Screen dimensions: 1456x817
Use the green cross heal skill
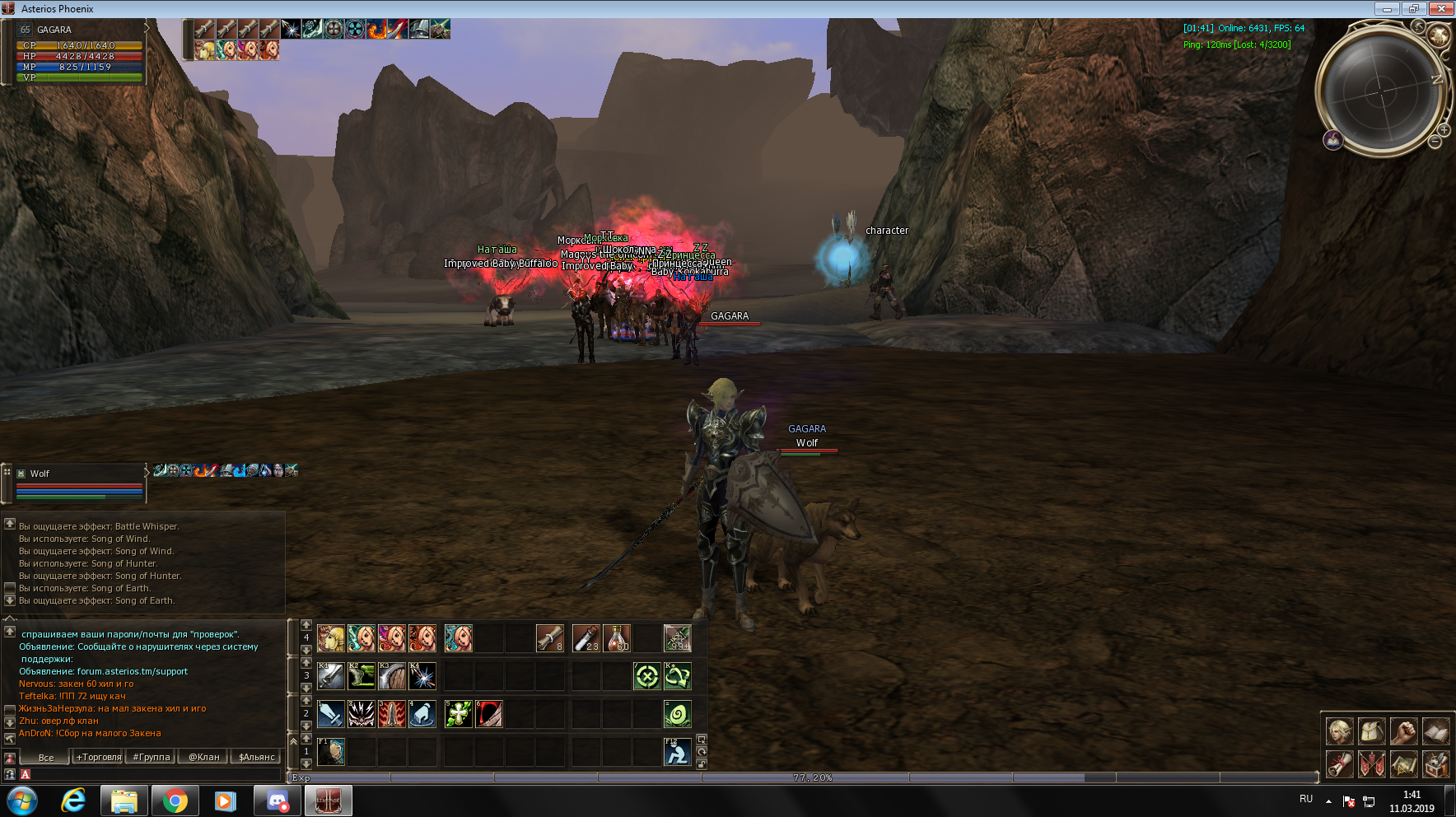pos(458,714)
